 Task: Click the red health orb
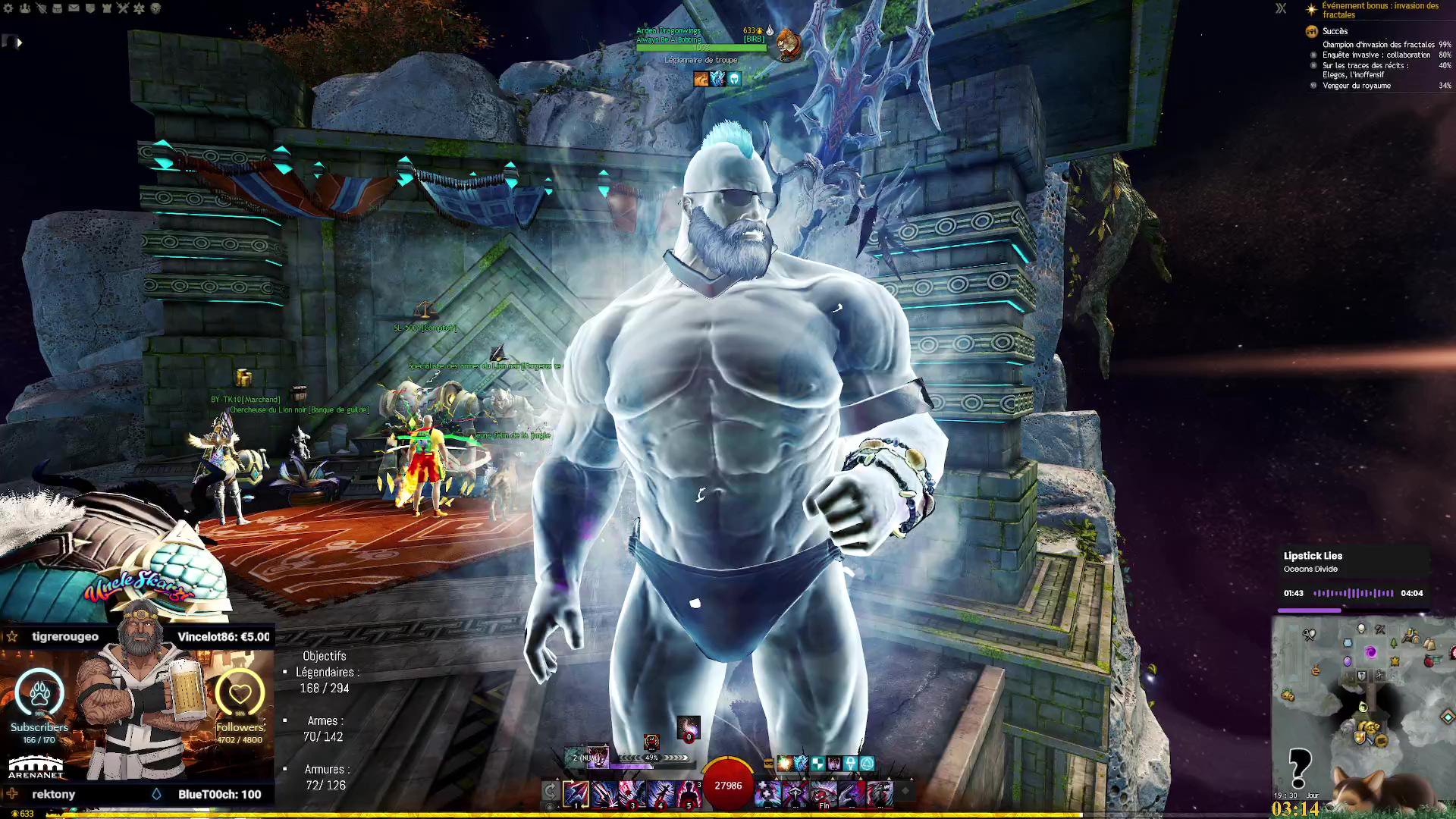pyautogui.click(x=728, y=786)
